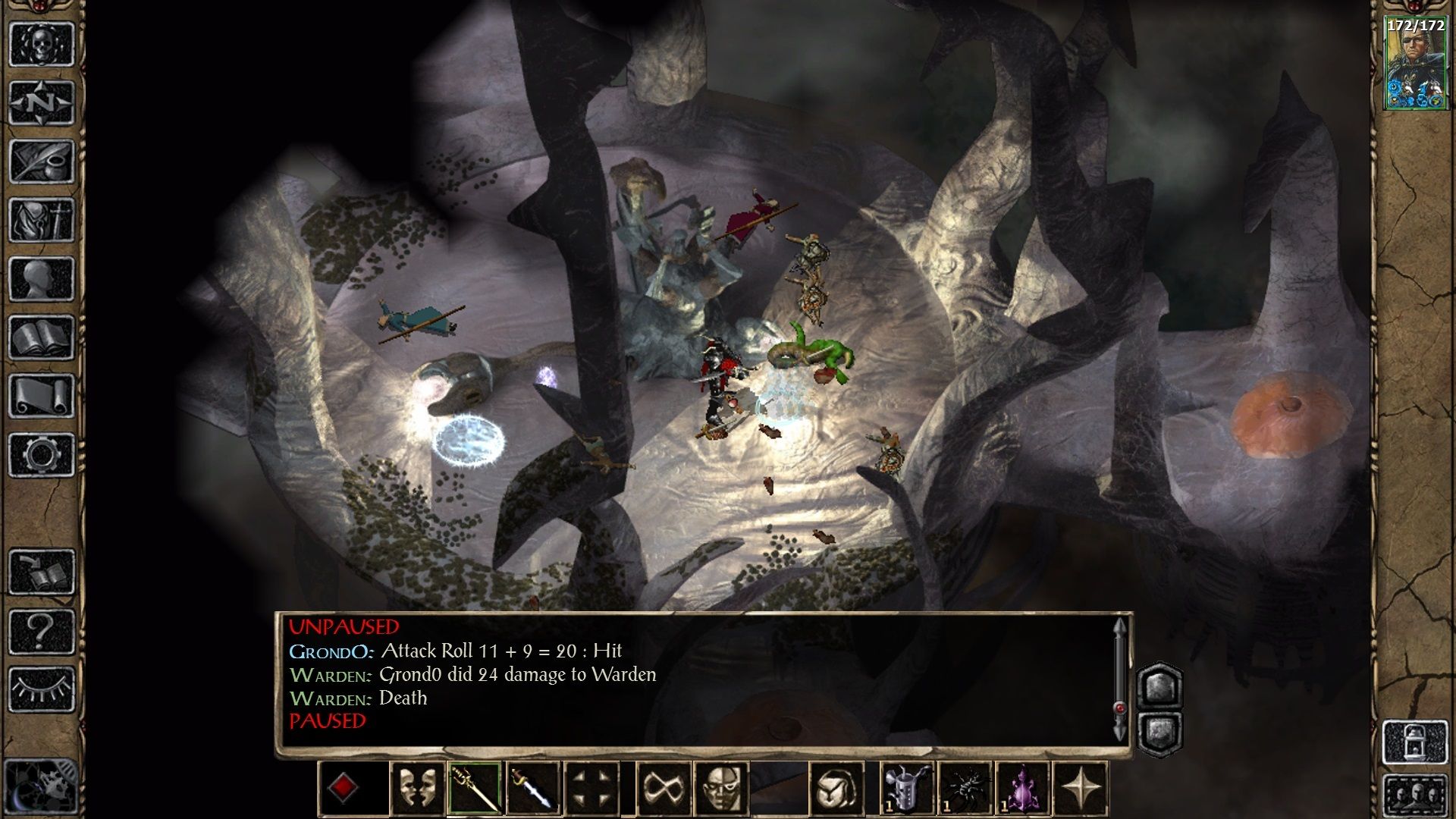Image resolution: width=1456 pixels, height=819 pixels.
Task: Open the area map with the compass icon
Action: pyautogui.click(x=42, y=102)
